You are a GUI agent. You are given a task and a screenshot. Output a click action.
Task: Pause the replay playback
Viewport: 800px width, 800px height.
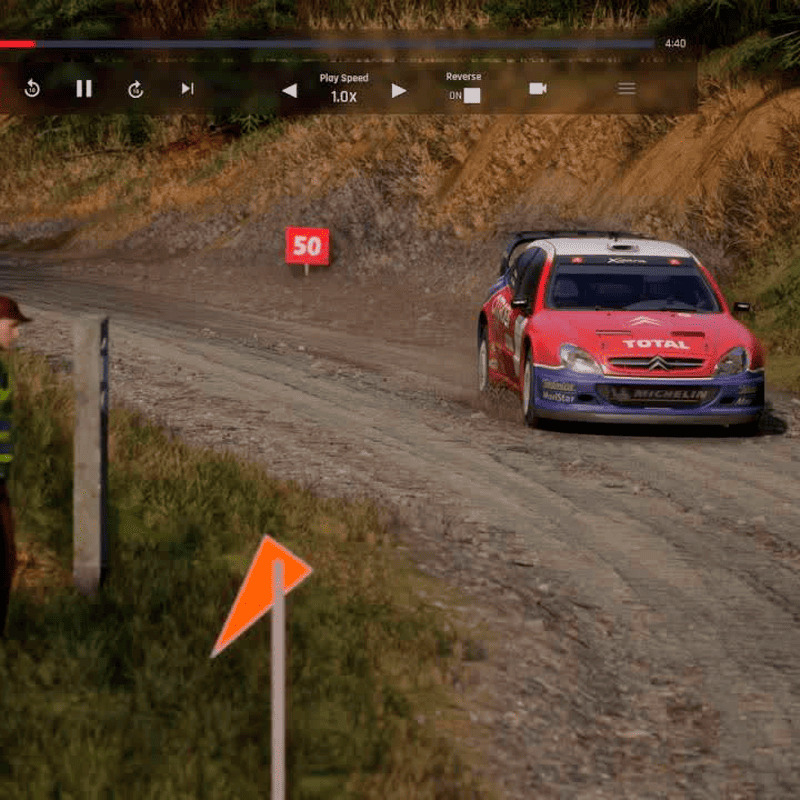[84, 89]
